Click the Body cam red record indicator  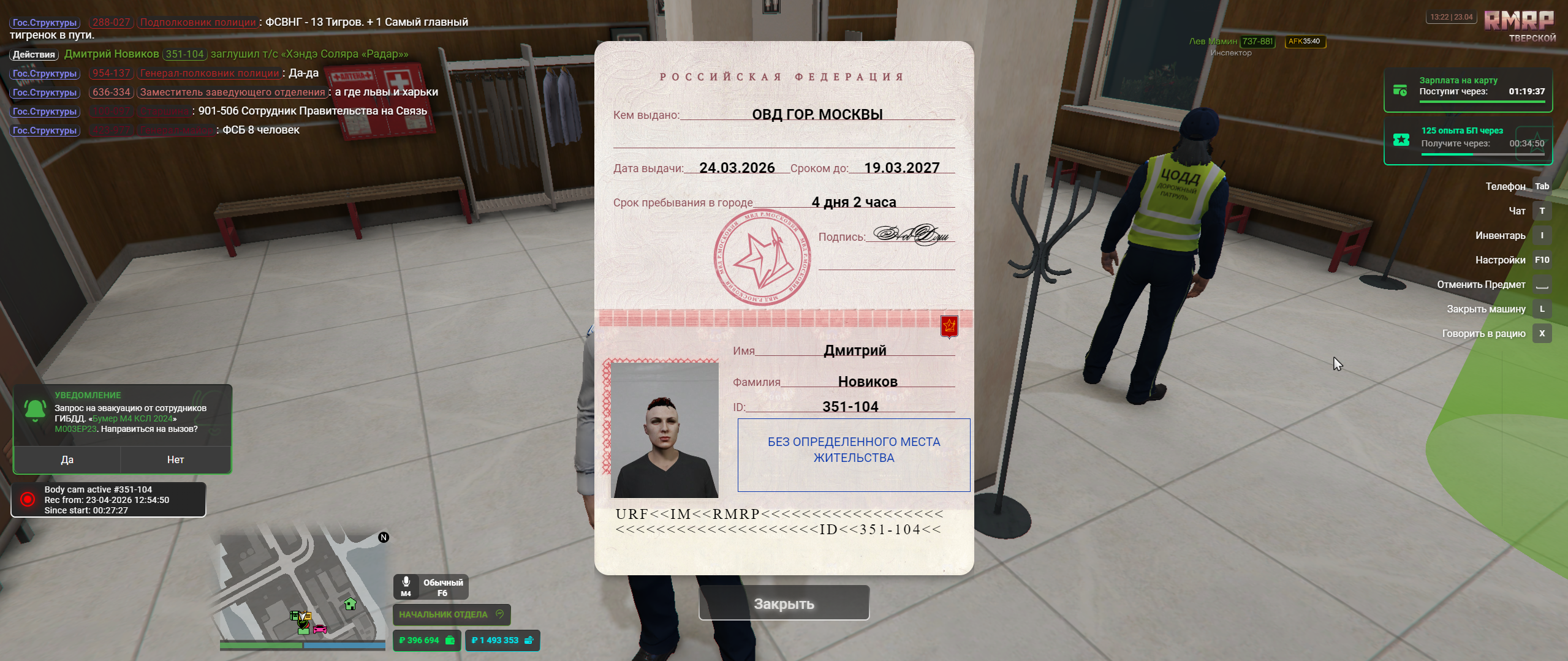[x=28, y=499]
